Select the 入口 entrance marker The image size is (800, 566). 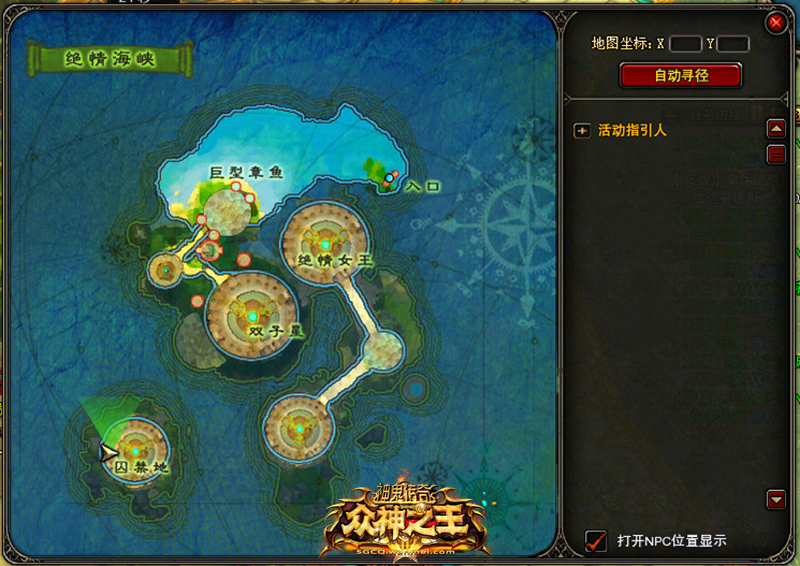coord(389,178)
